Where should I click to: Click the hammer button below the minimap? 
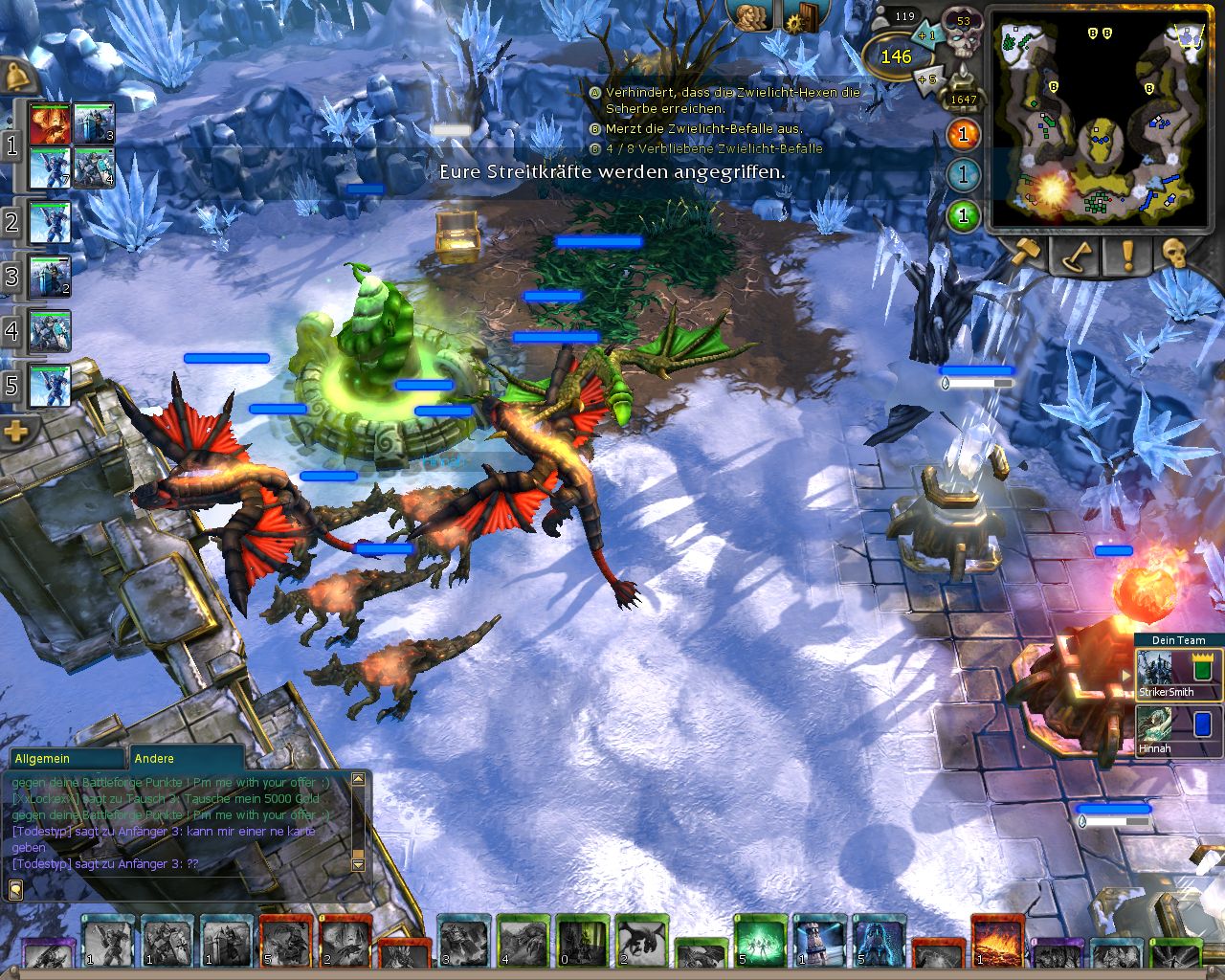pos(1024,253)
